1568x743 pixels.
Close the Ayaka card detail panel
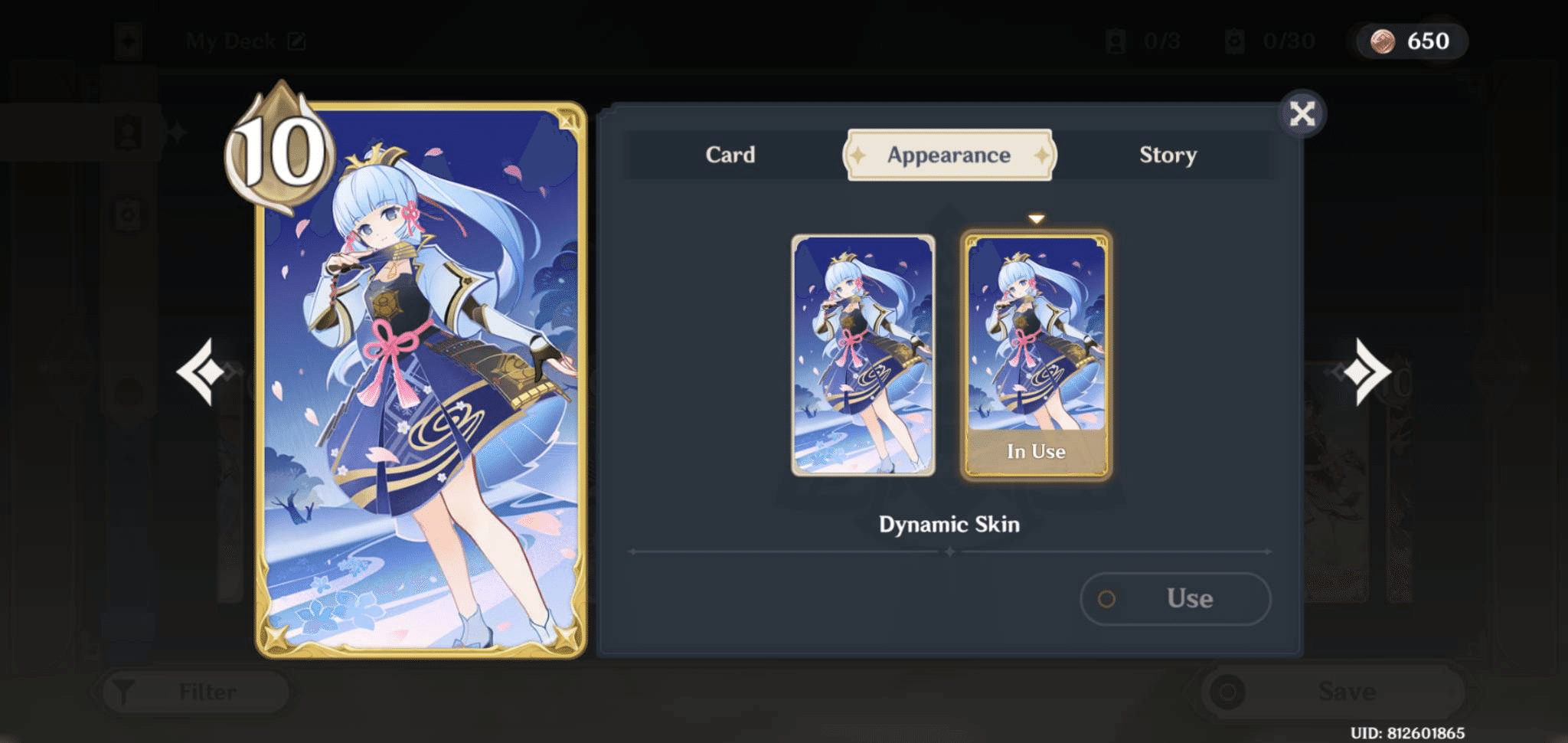[x=1302, y=113]
